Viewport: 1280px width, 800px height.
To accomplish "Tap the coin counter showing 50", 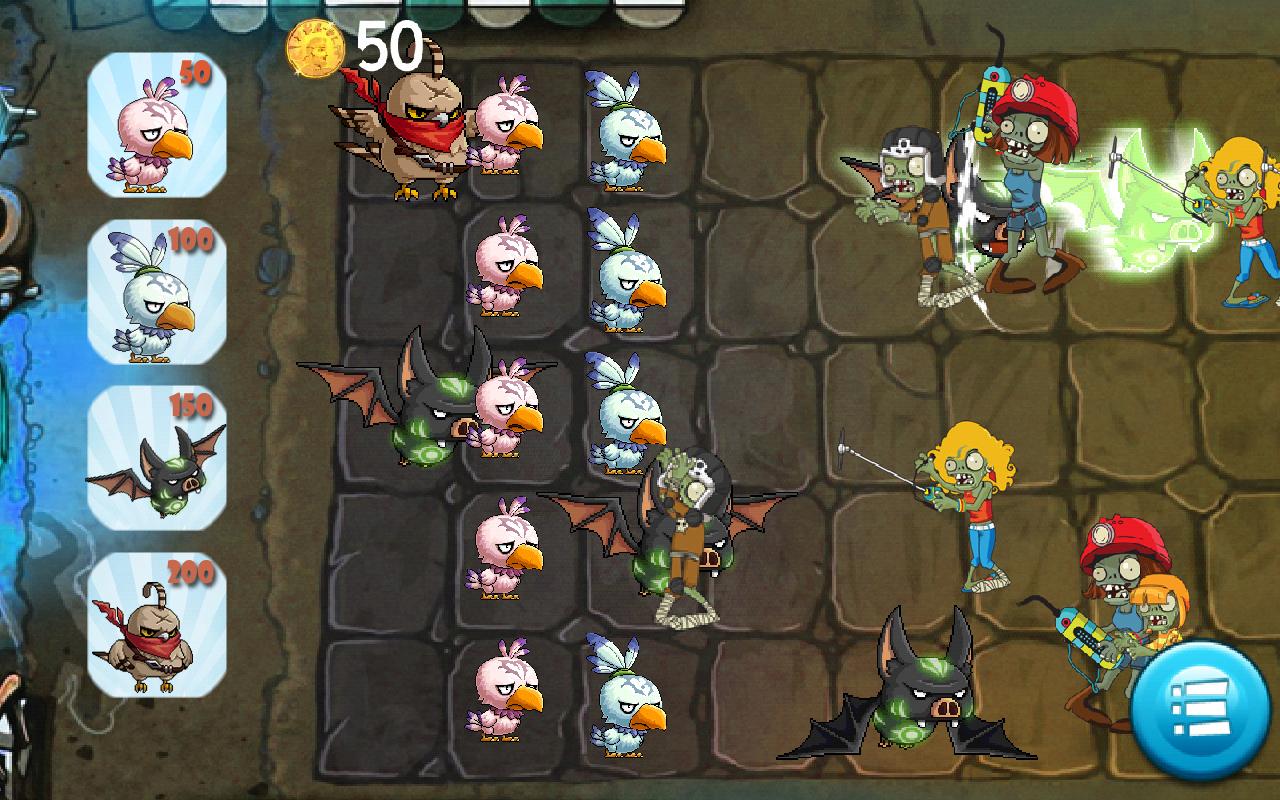I will (x=390, y=45).
